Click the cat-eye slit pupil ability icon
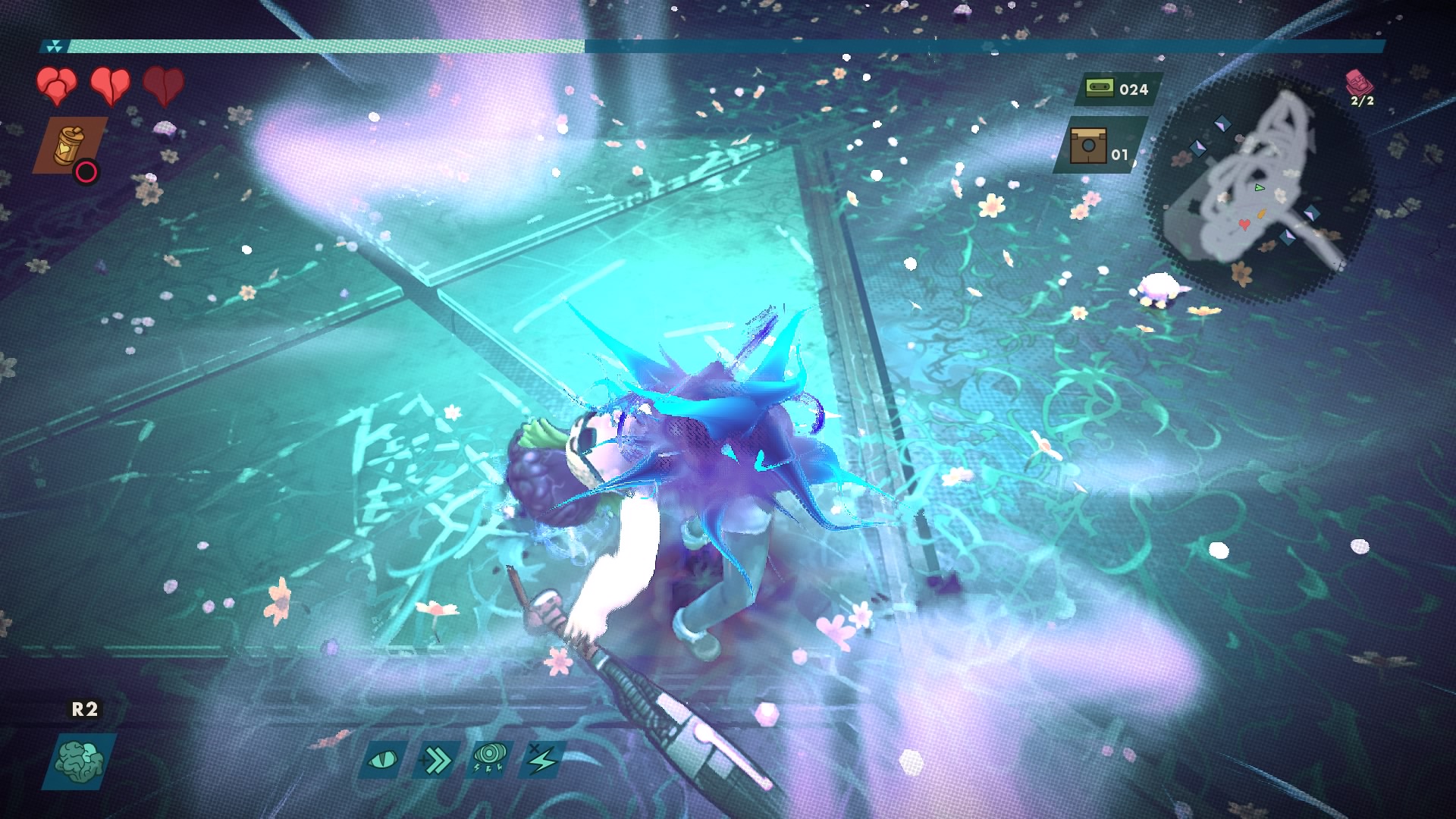The image size is (1456, 819). pos(382,759)
